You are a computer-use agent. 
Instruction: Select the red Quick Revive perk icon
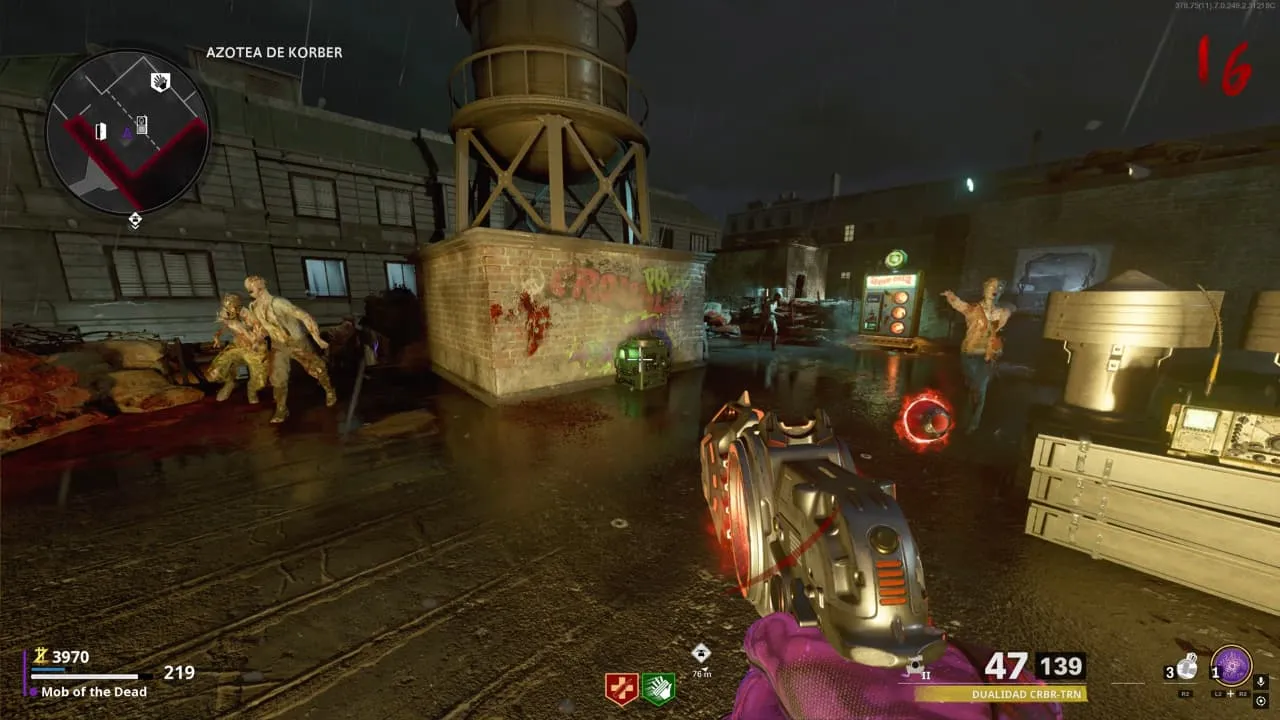pos(621,688)
